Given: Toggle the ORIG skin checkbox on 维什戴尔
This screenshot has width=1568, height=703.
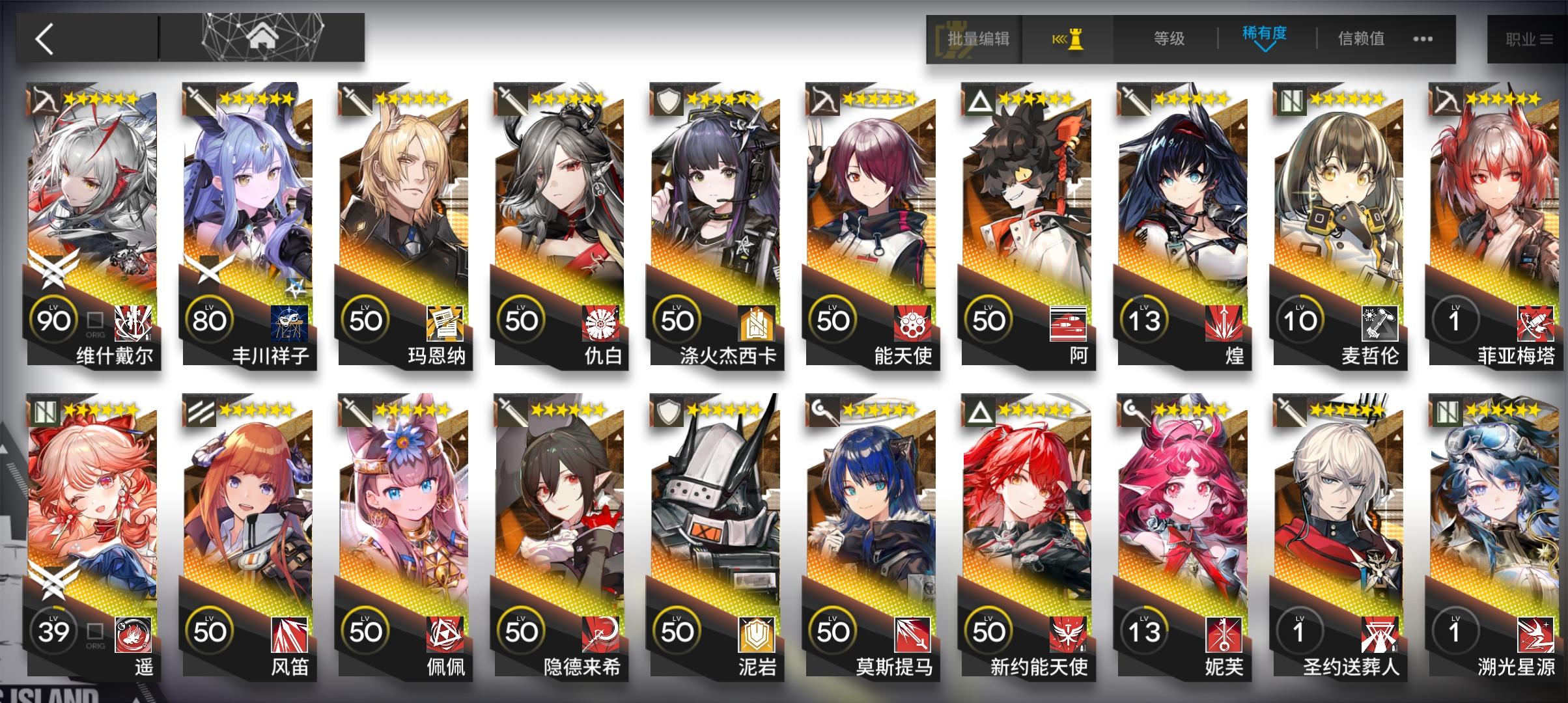Looking at the screenshot, I should 93,320.
